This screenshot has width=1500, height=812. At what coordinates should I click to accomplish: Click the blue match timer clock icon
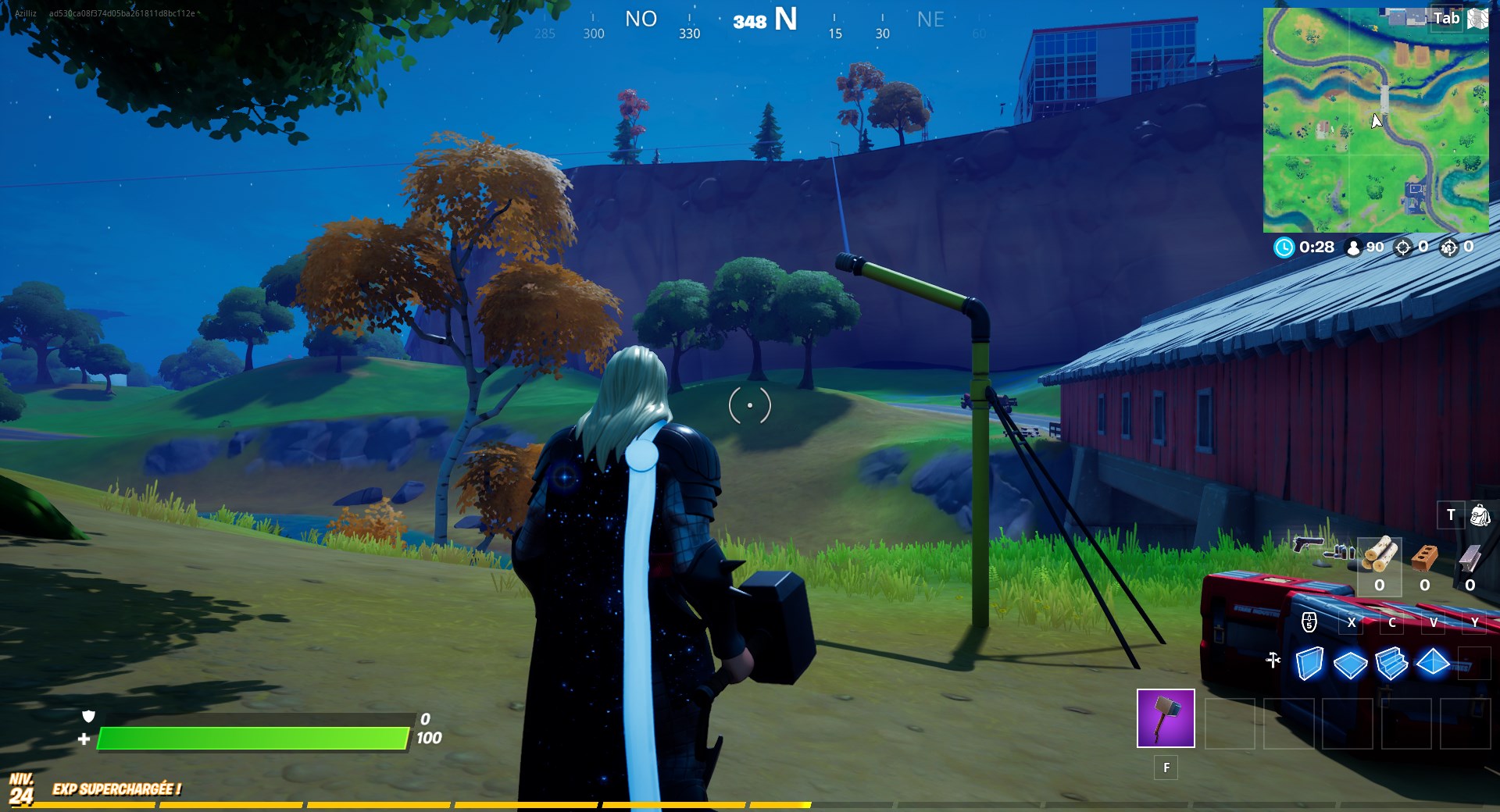pyautogui.click(x=1283, y=248)
